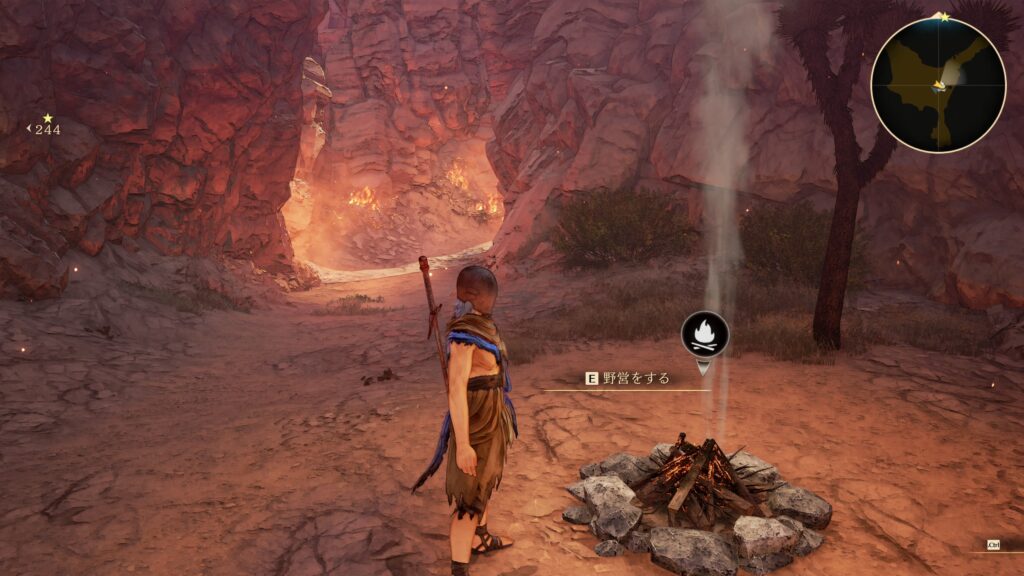1024x576 pixels.
Task: Select the campfire marker icon
Action: pos(705,333)
